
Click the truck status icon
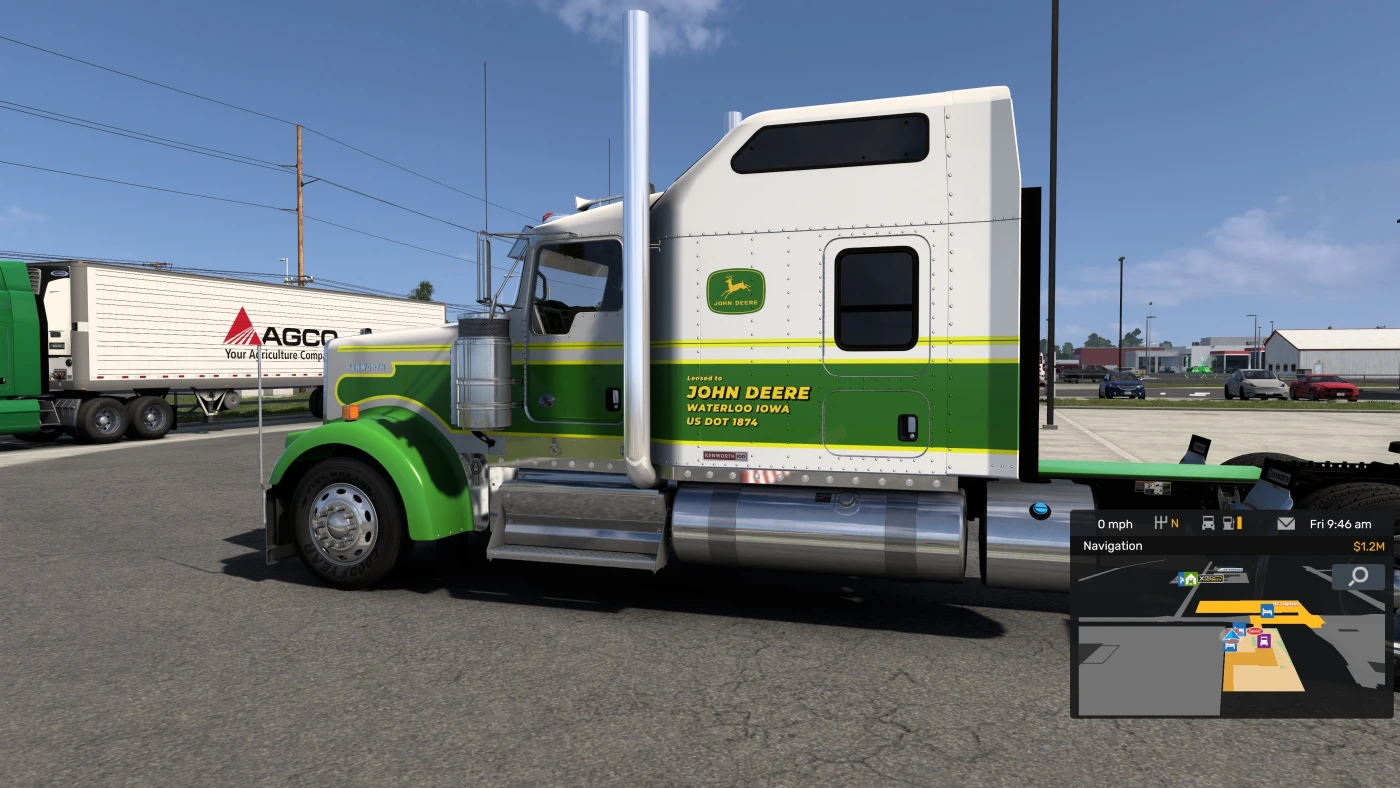[1208, 523]
